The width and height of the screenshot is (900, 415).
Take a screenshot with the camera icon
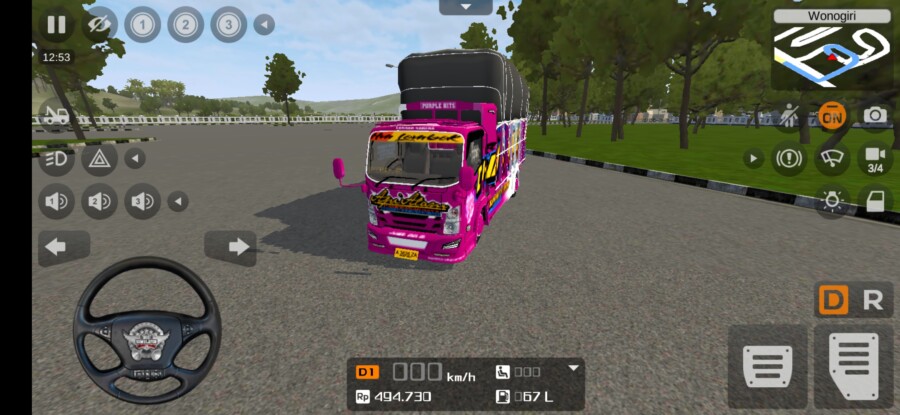click(x=875, y=116)
